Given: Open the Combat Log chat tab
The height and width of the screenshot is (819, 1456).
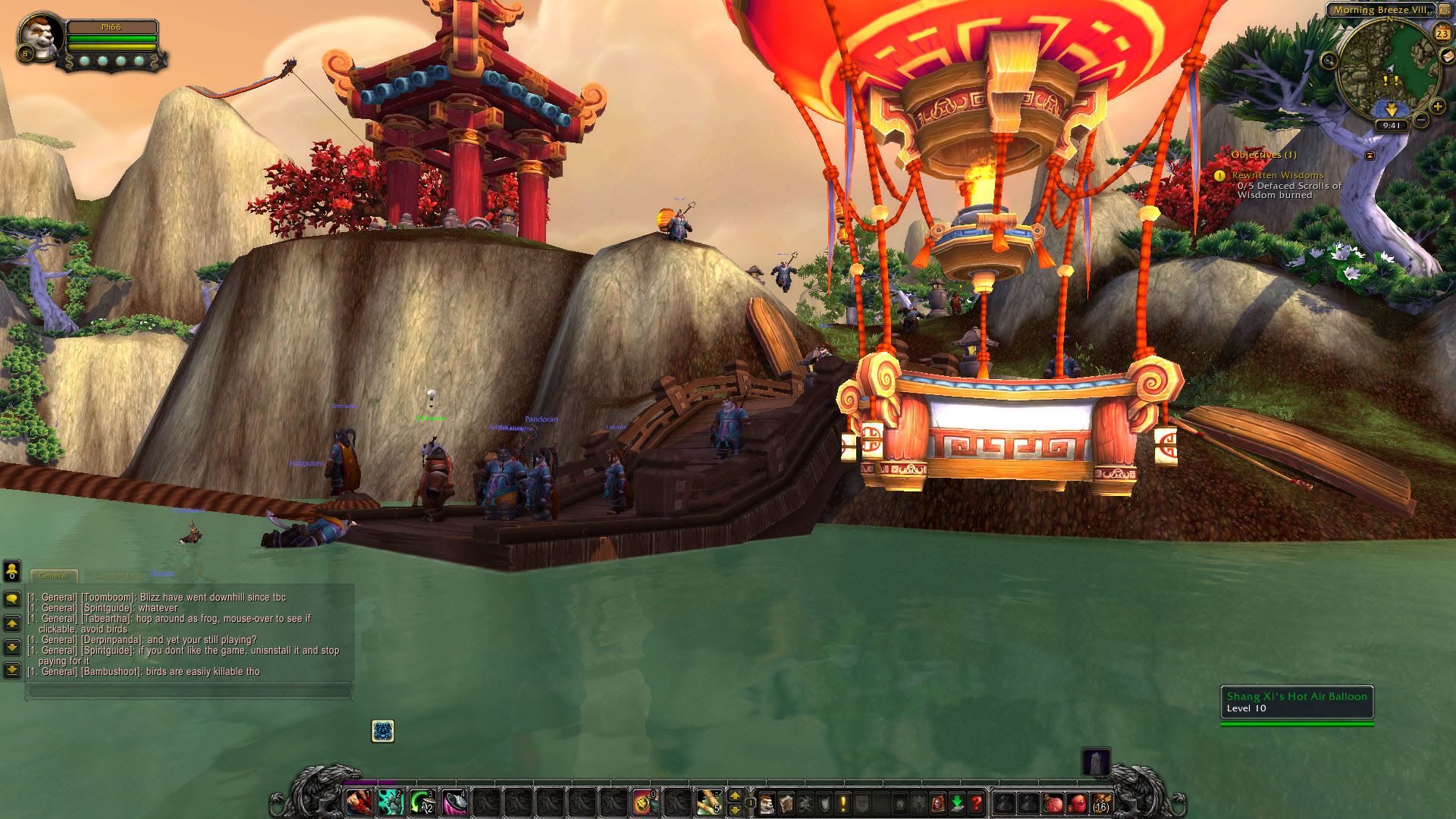Looking at the screenshot, I should [118, 576].
